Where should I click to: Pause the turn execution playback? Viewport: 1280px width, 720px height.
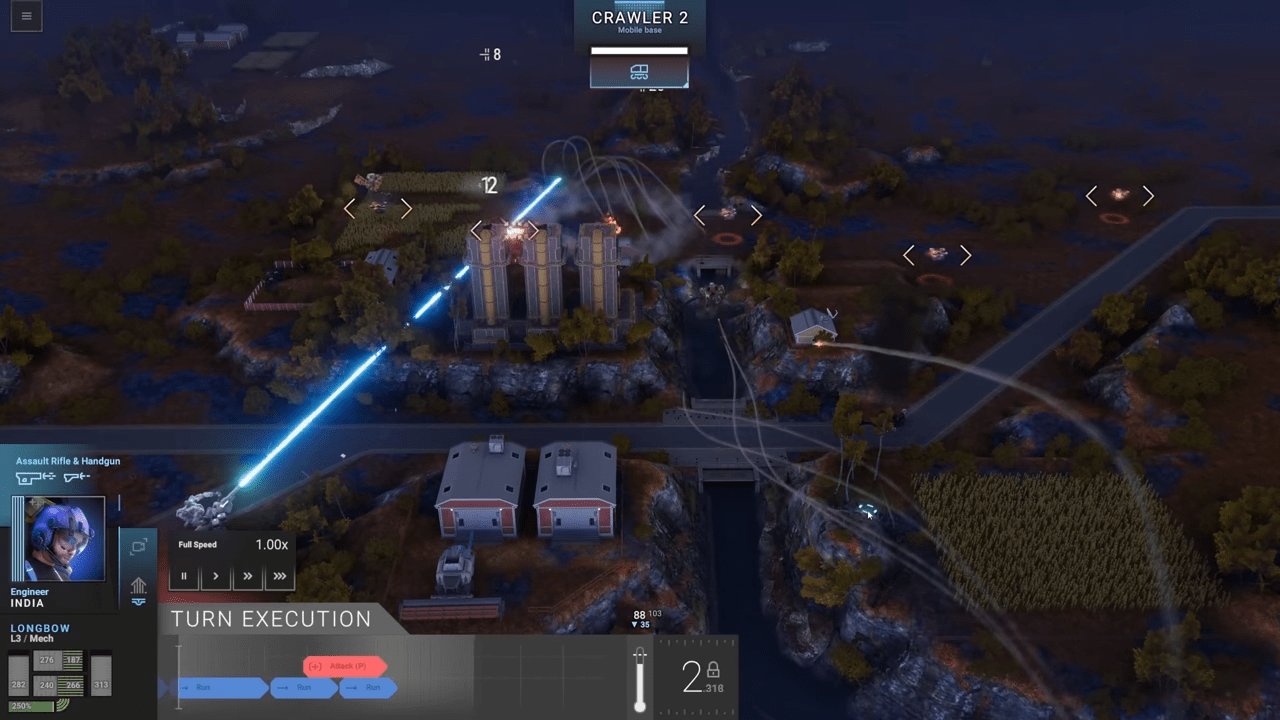[184, 576]
